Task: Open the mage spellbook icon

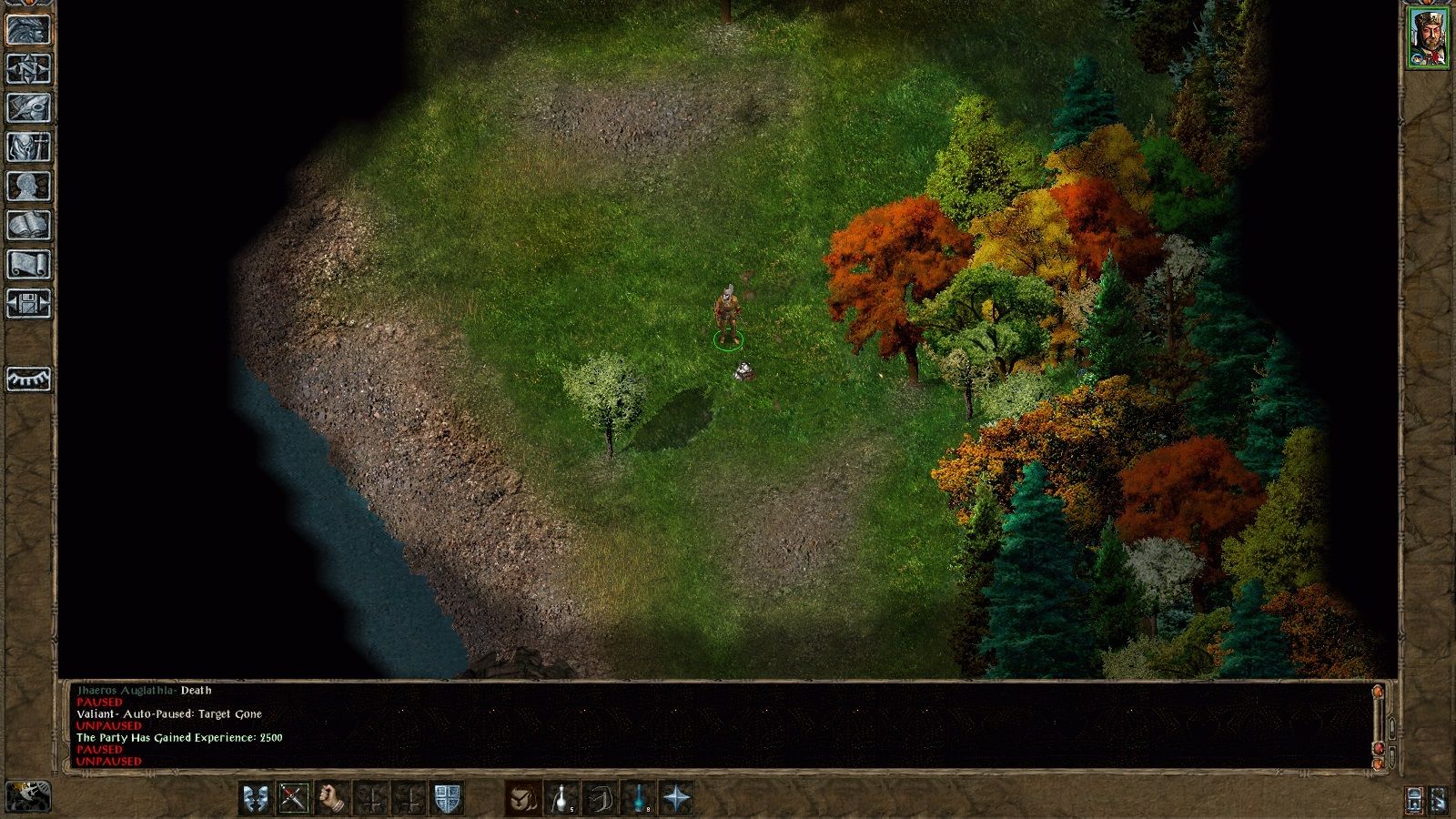Action: (x=28, y=225)
